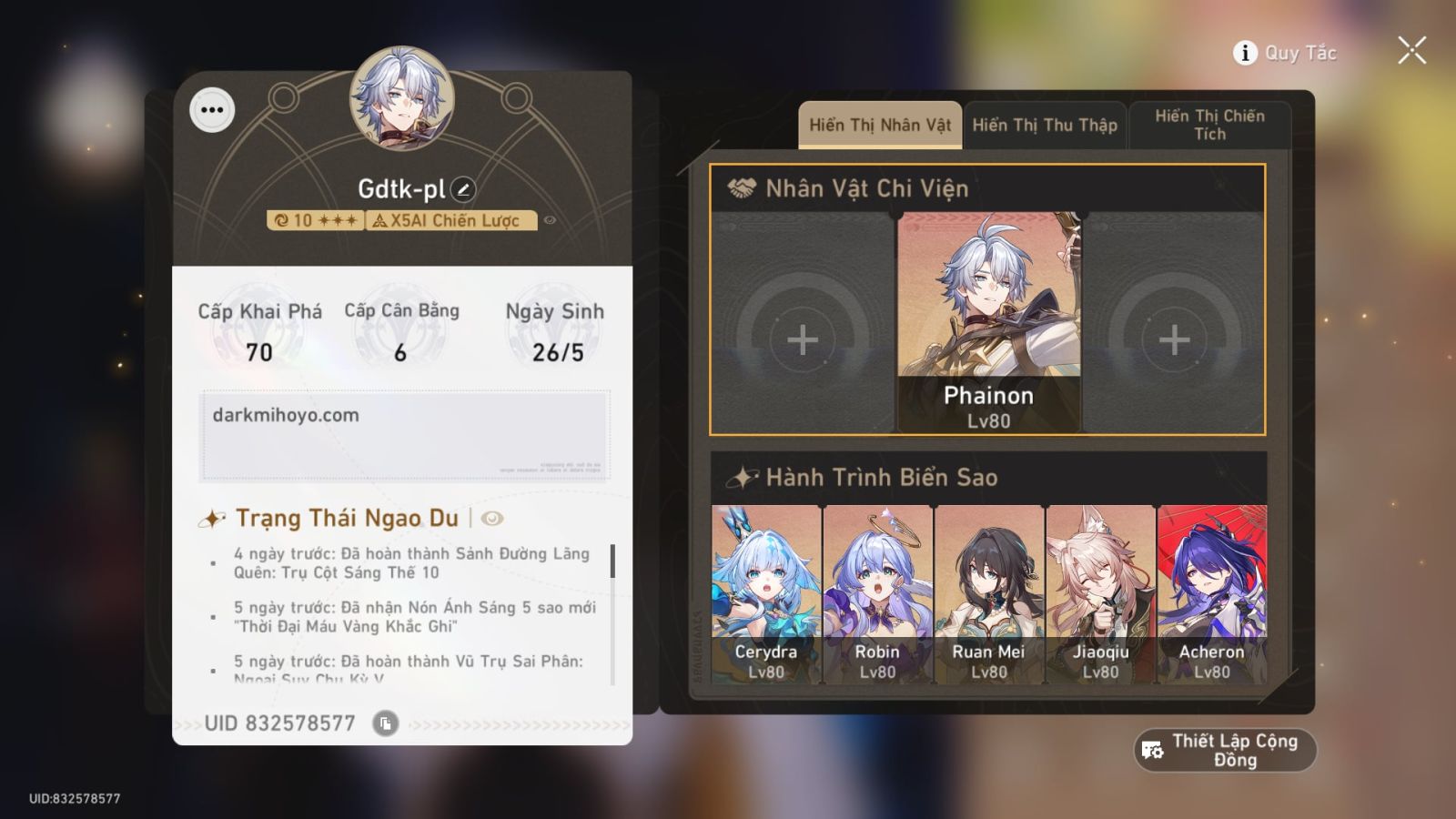Open the more options menu on profile card
This screenshot has height=819, width=1456.
coord(212,110)
